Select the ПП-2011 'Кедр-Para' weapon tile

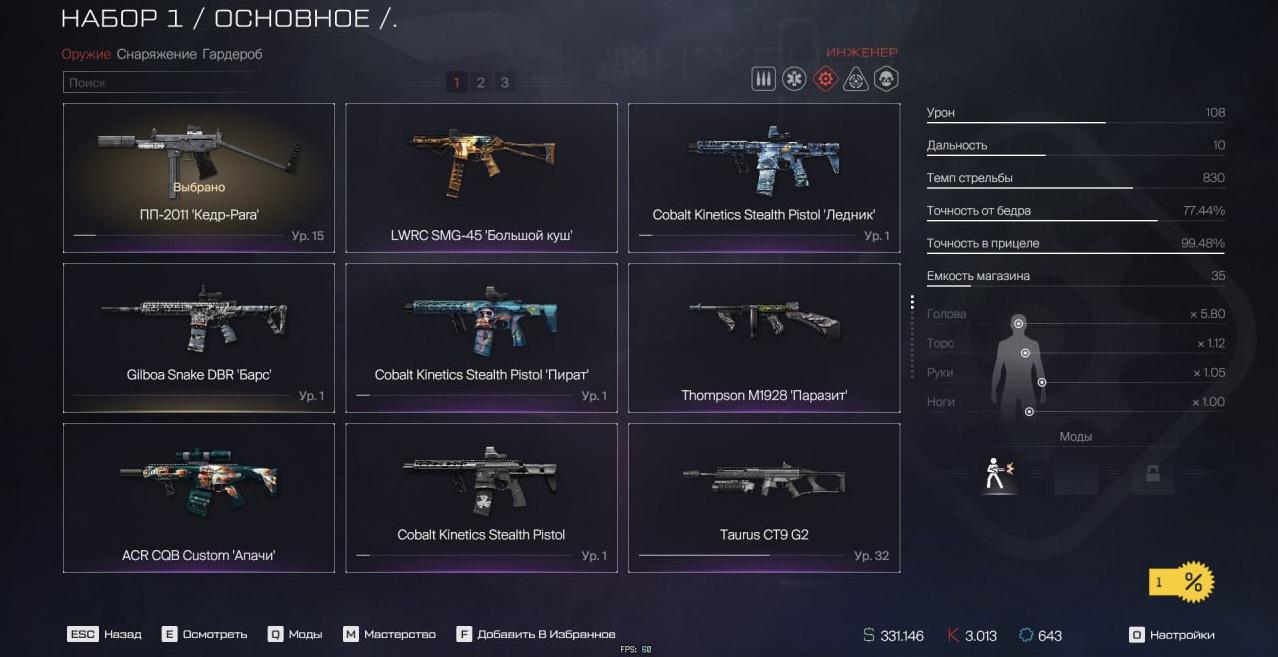point(199,177)
